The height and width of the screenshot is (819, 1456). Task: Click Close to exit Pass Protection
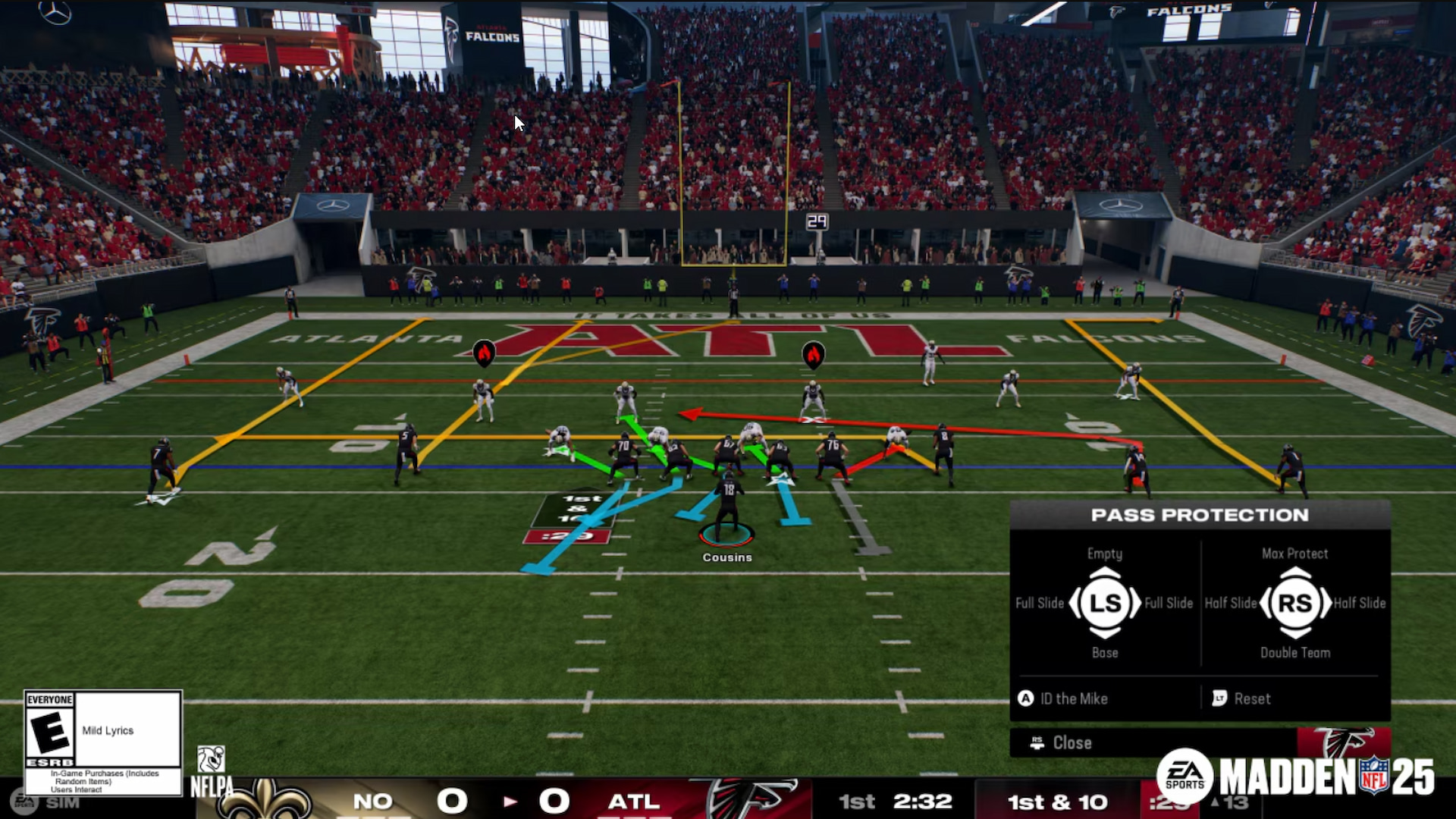pos(1072,743)
